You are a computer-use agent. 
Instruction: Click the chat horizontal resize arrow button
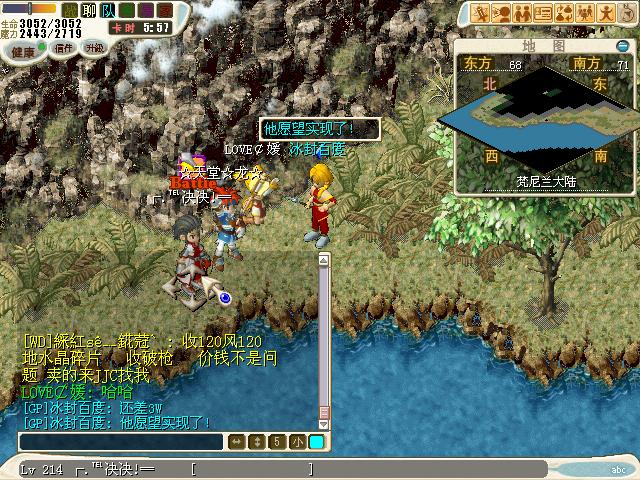point(237,441)
